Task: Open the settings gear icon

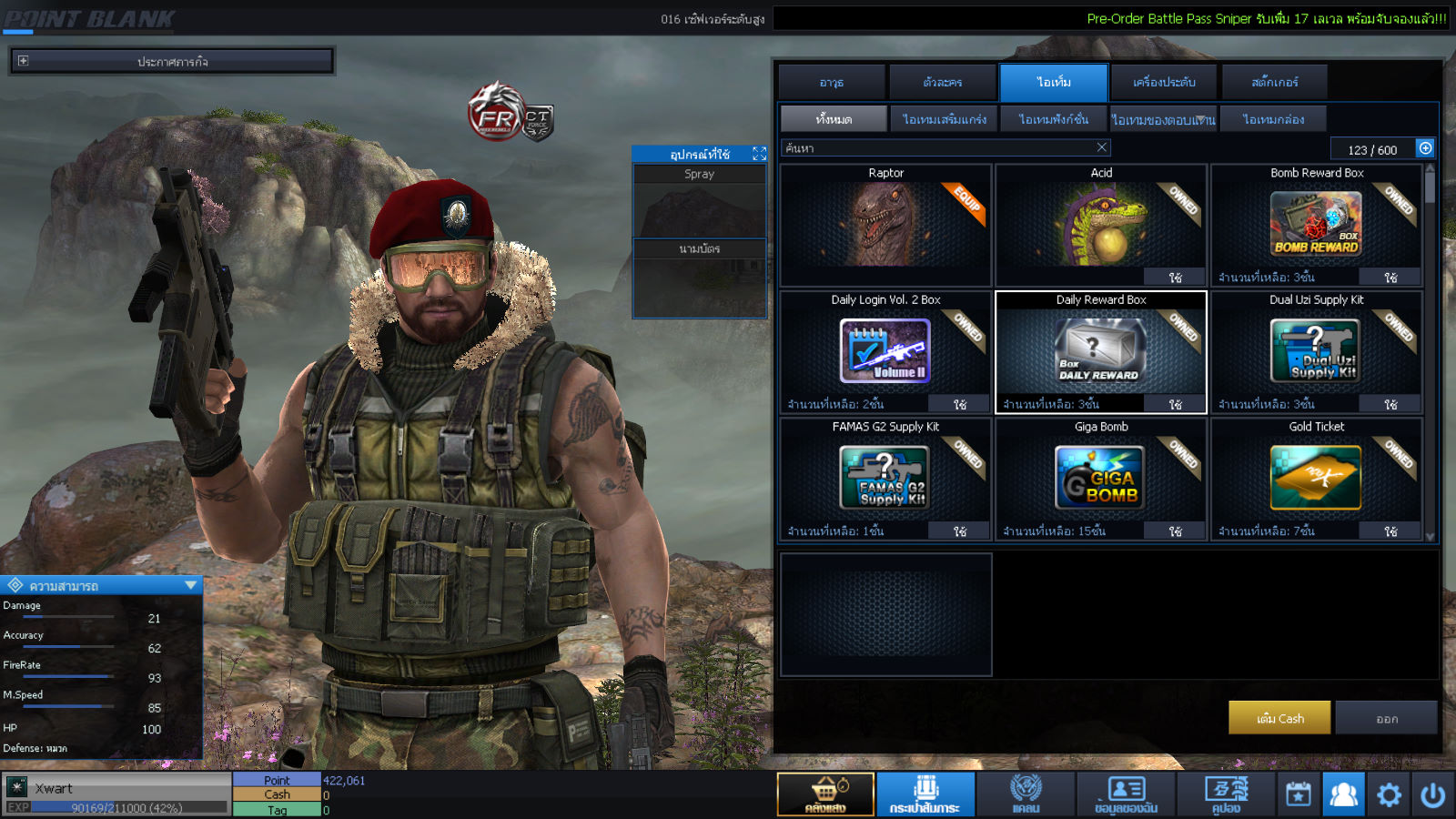Action: click(x=1389, y=794)
